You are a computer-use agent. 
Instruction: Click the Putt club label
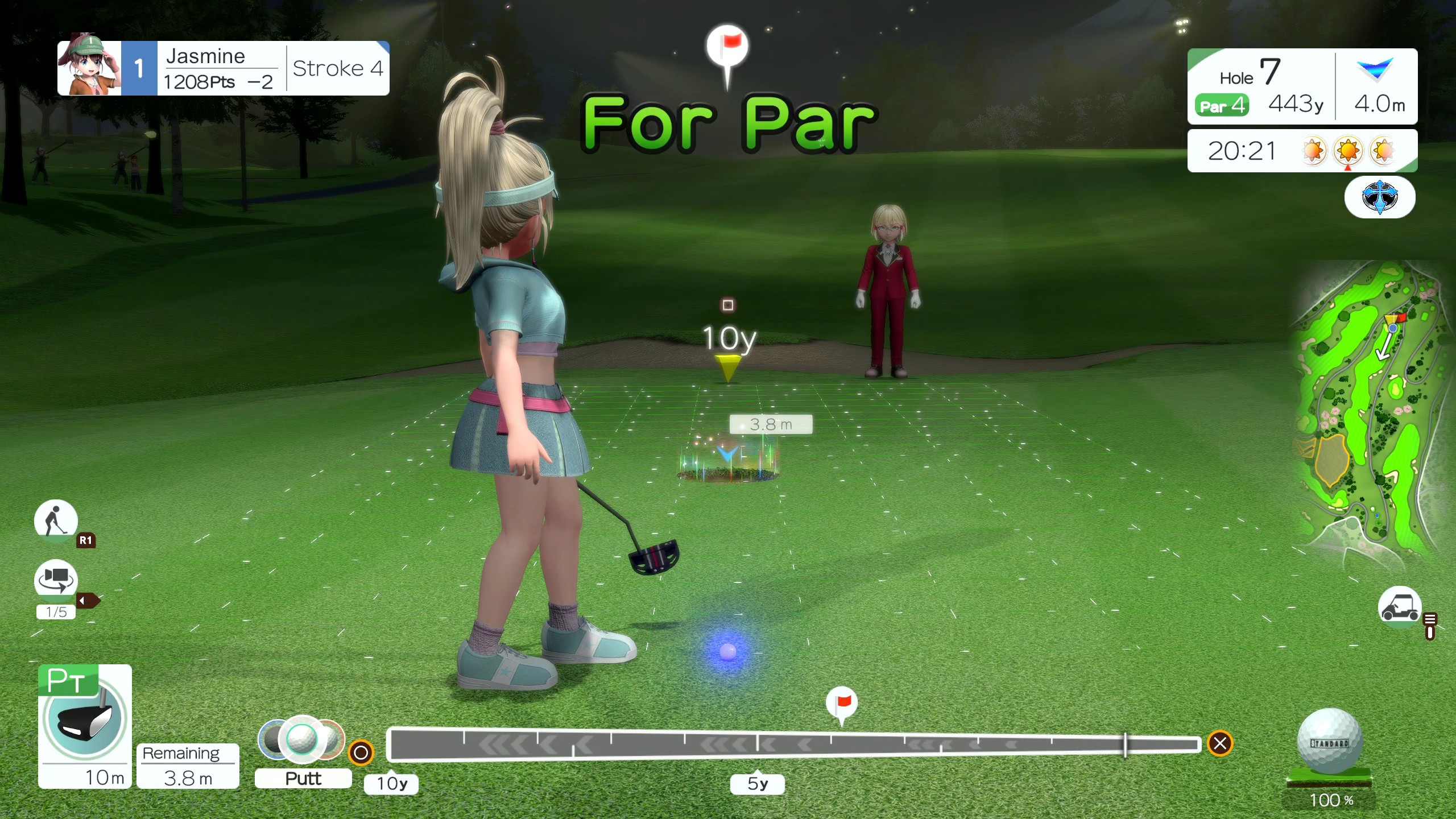tap(303, 778)
